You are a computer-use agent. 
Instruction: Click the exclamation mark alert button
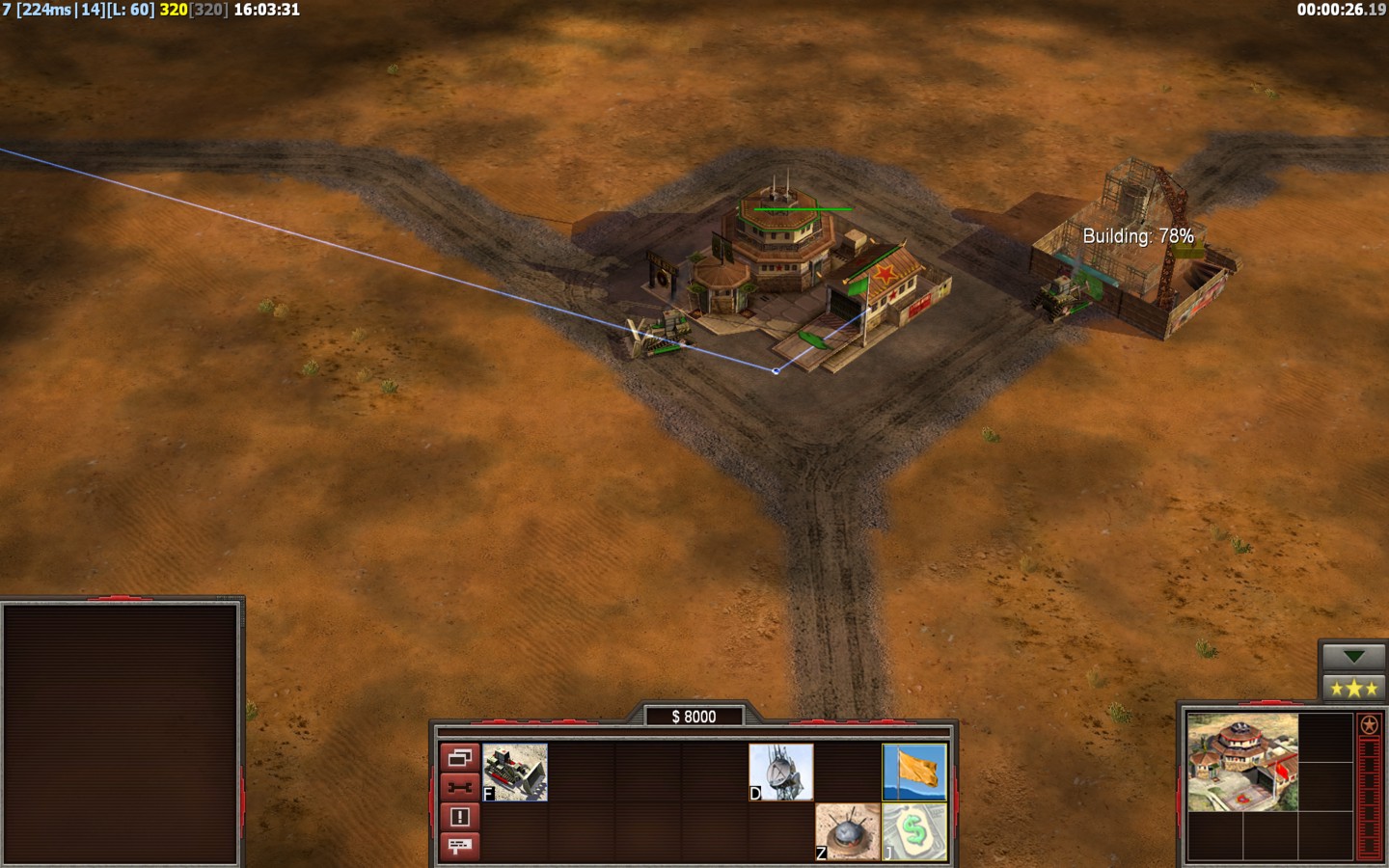coord(459,817)
